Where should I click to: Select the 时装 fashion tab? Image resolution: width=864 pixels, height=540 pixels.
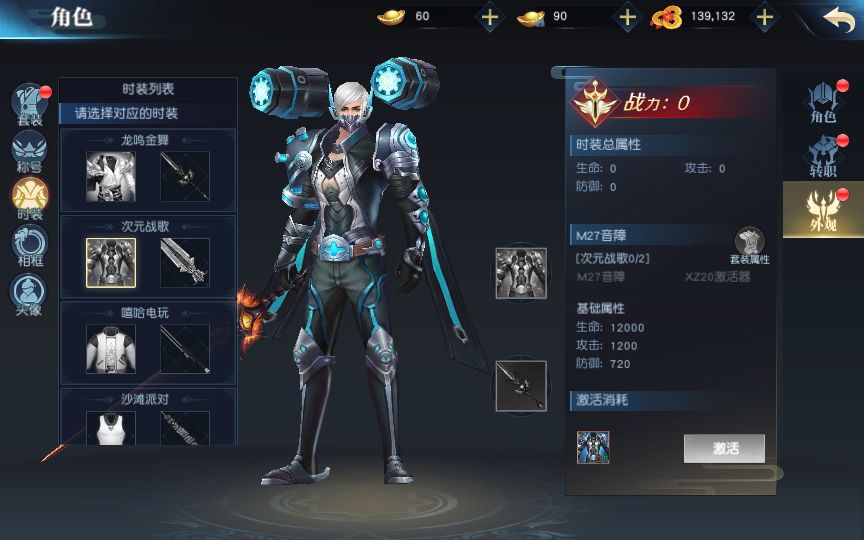pyautogui.click(x=30, y=198)
